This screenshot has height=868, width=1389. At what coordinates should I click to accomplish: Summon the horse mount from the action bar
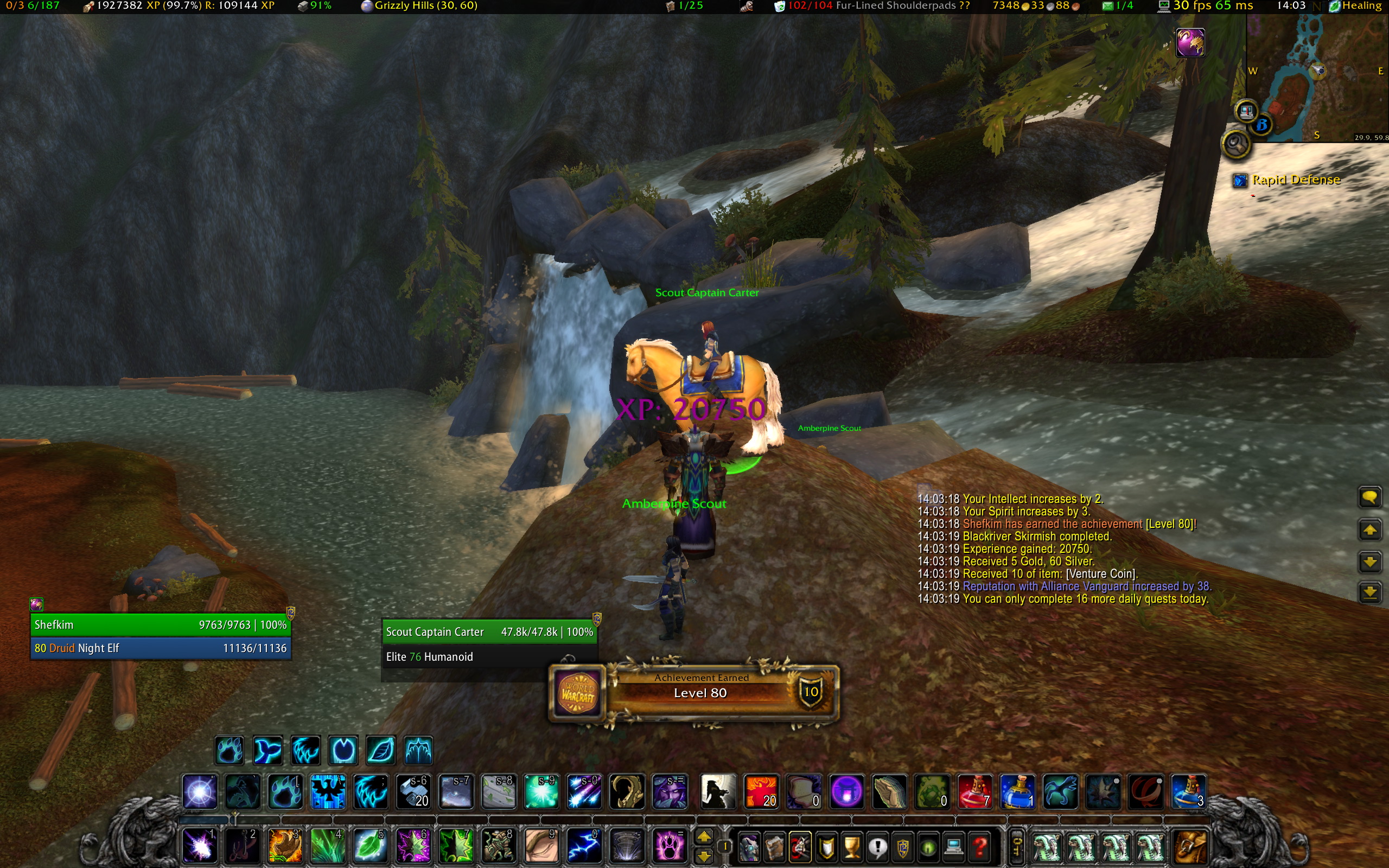[717, 792]
